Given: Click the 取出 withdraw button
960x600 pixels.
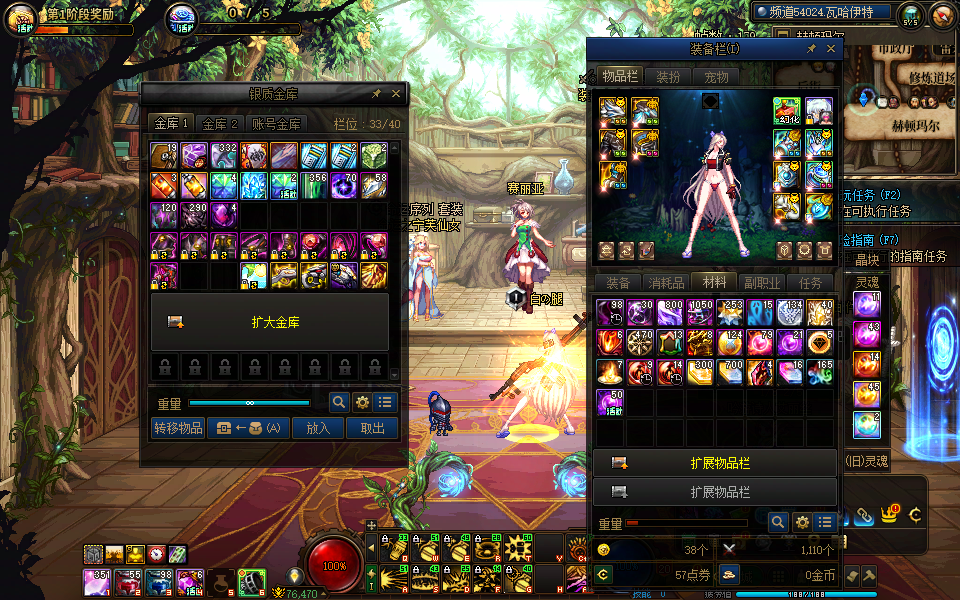Looking at the screenshot, I should pos(372,428).
